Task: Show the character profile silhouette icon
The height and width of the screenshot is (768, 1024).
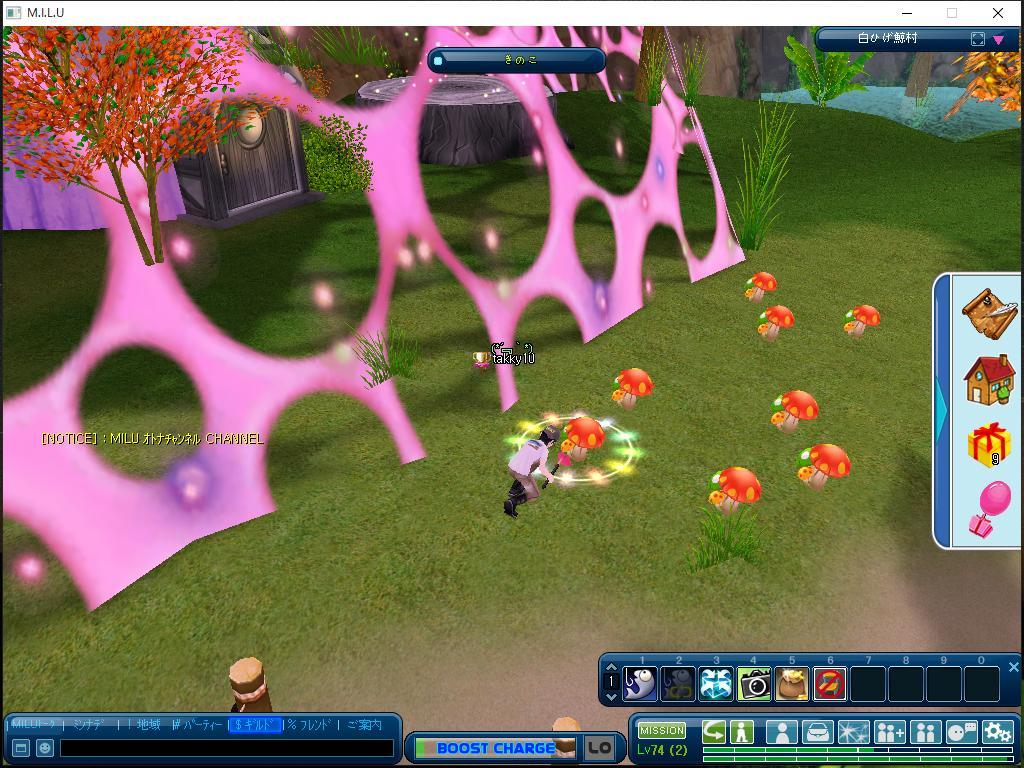Action: 781,732
